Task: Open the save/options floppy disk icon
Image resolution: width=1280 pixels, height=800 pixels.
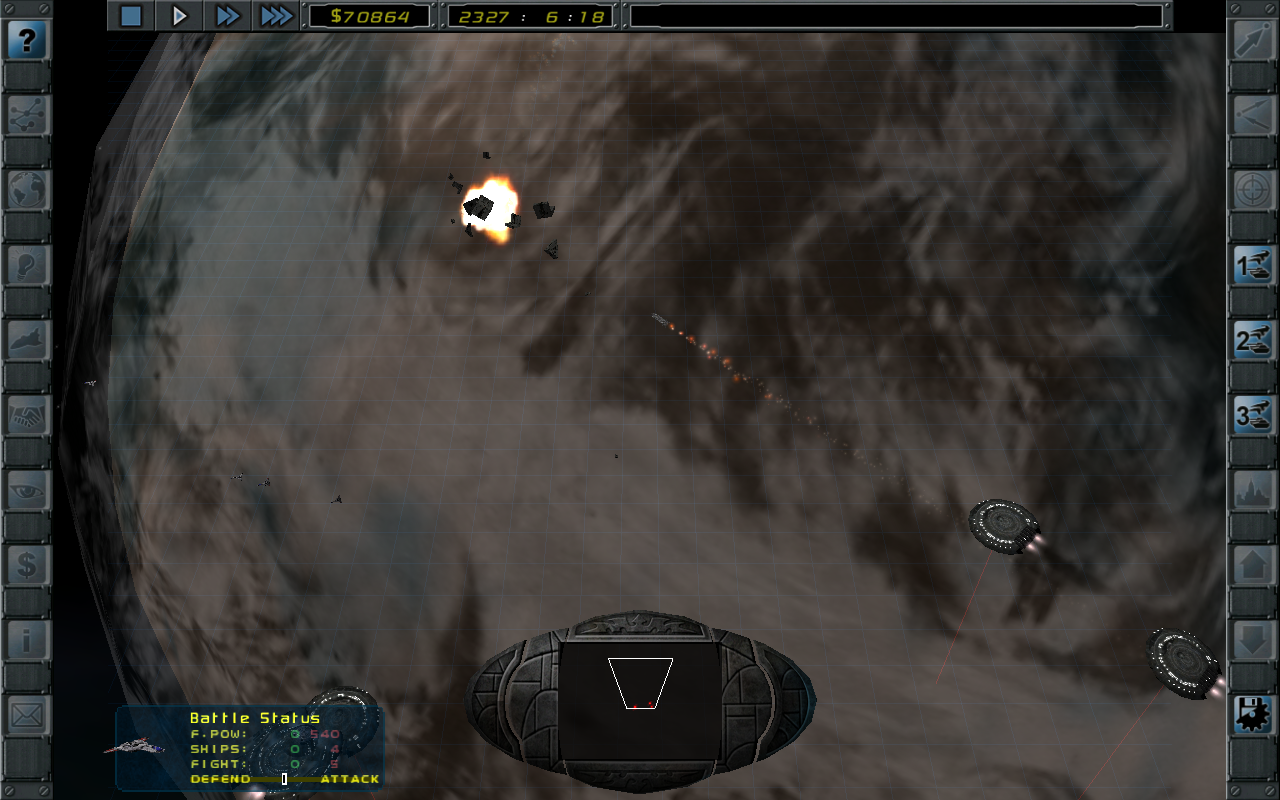Action: [x=1253, y=715]
